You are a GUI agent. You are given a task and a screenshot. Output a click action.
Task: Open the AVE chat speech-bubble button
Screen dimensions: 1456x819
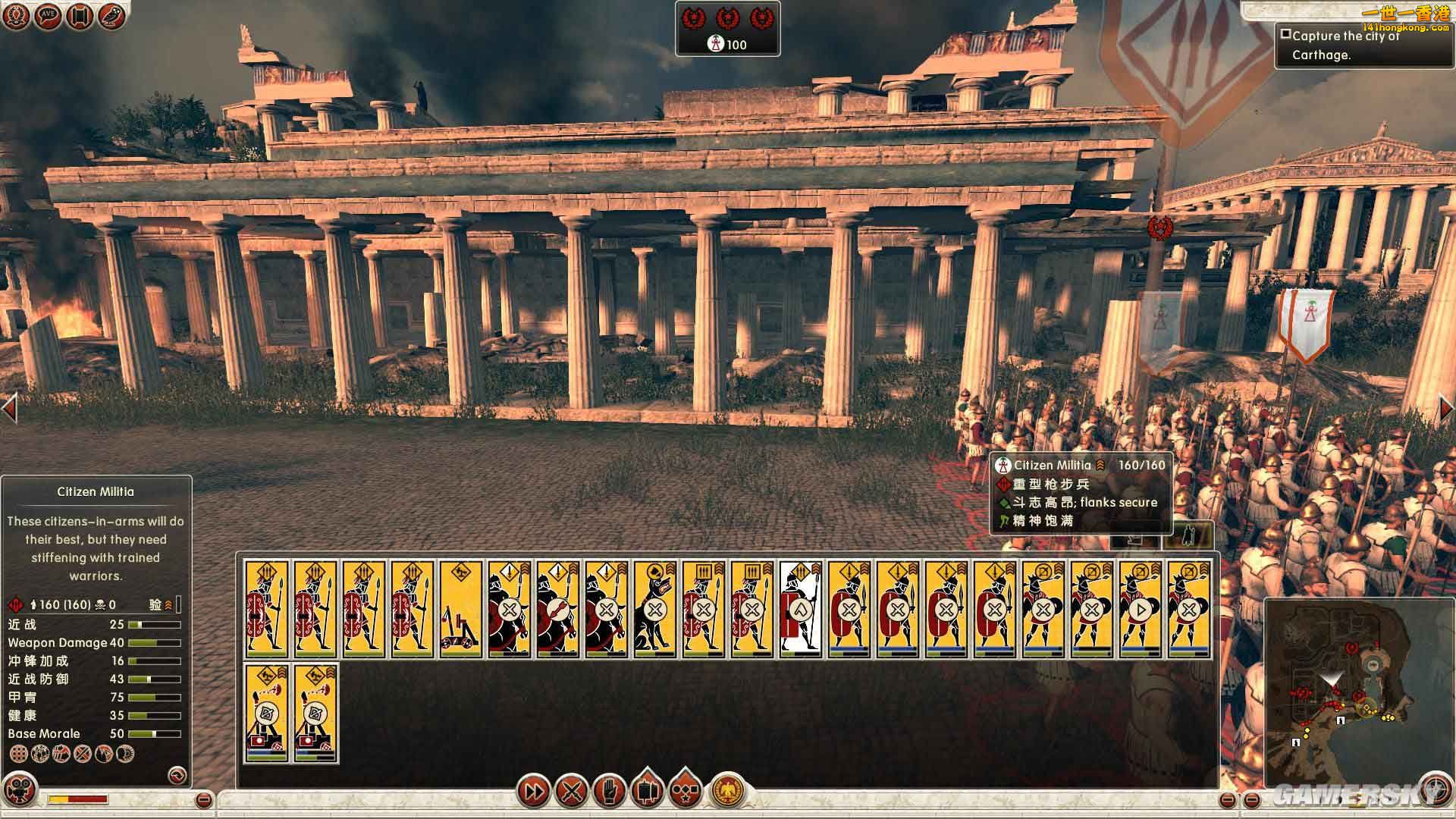pos(48,15)
